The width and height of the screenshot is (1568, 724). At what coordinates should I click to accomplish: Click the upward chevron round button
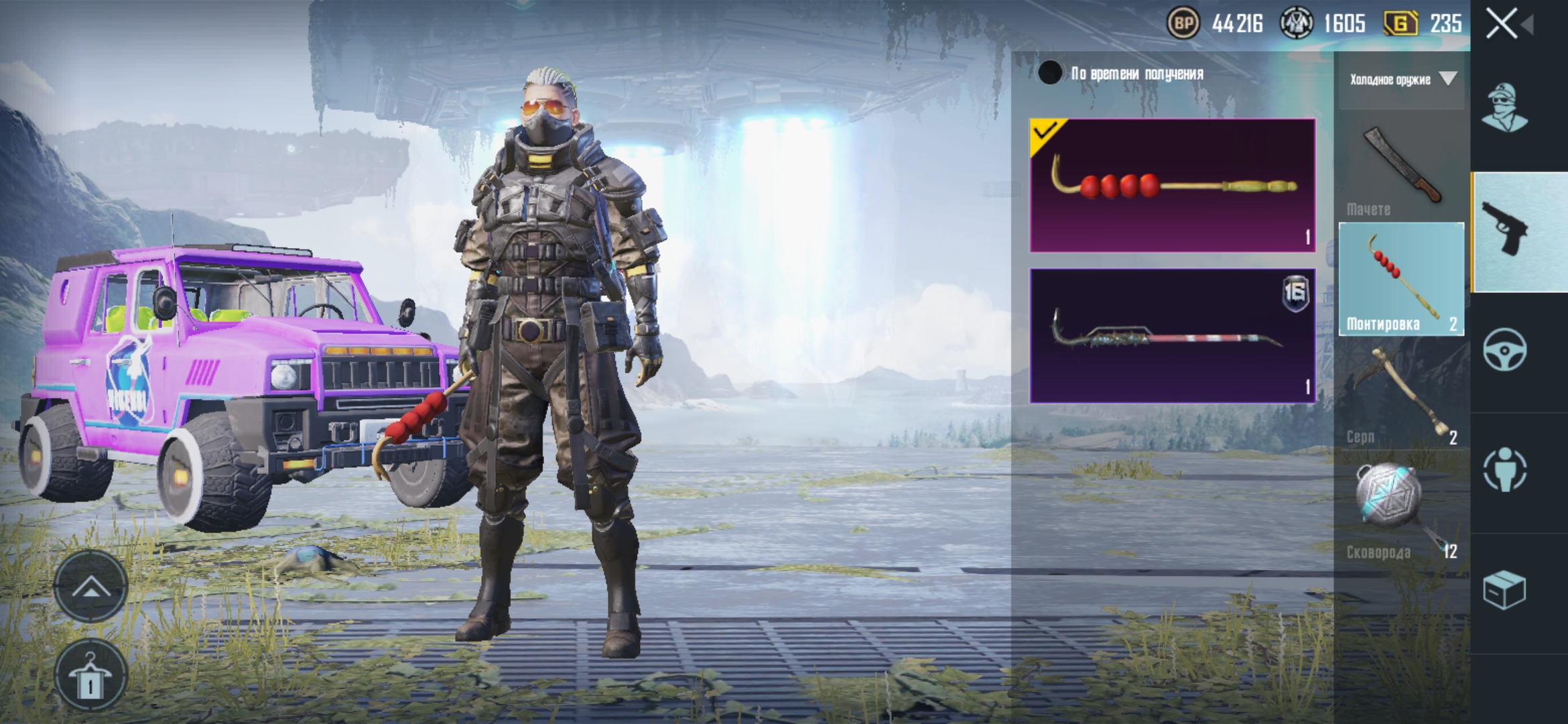pyautogui.click(x=90, y=587)
